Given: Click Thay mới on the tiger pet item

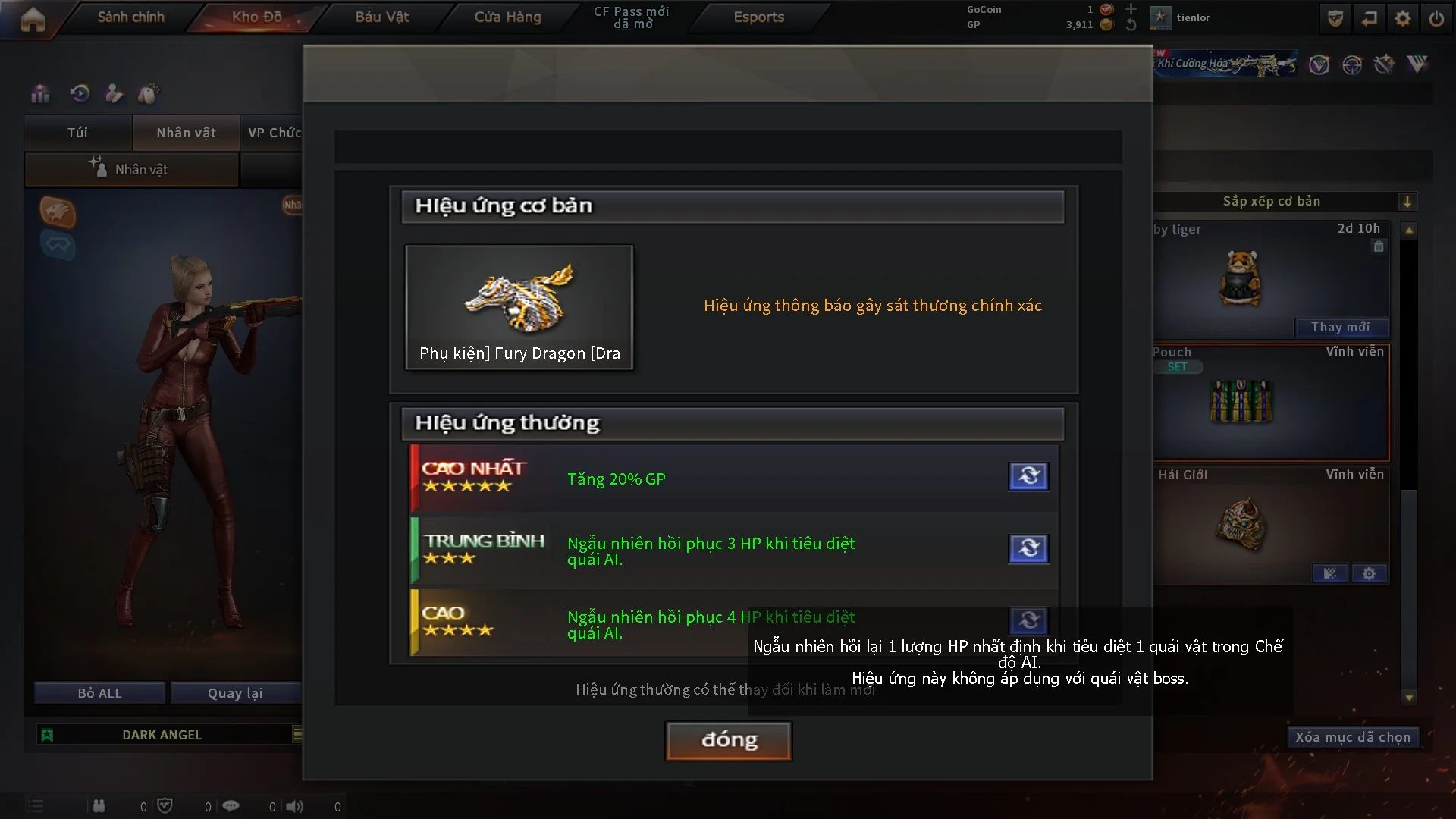Looking at the screenshot, I should [x=1341, y=327].
